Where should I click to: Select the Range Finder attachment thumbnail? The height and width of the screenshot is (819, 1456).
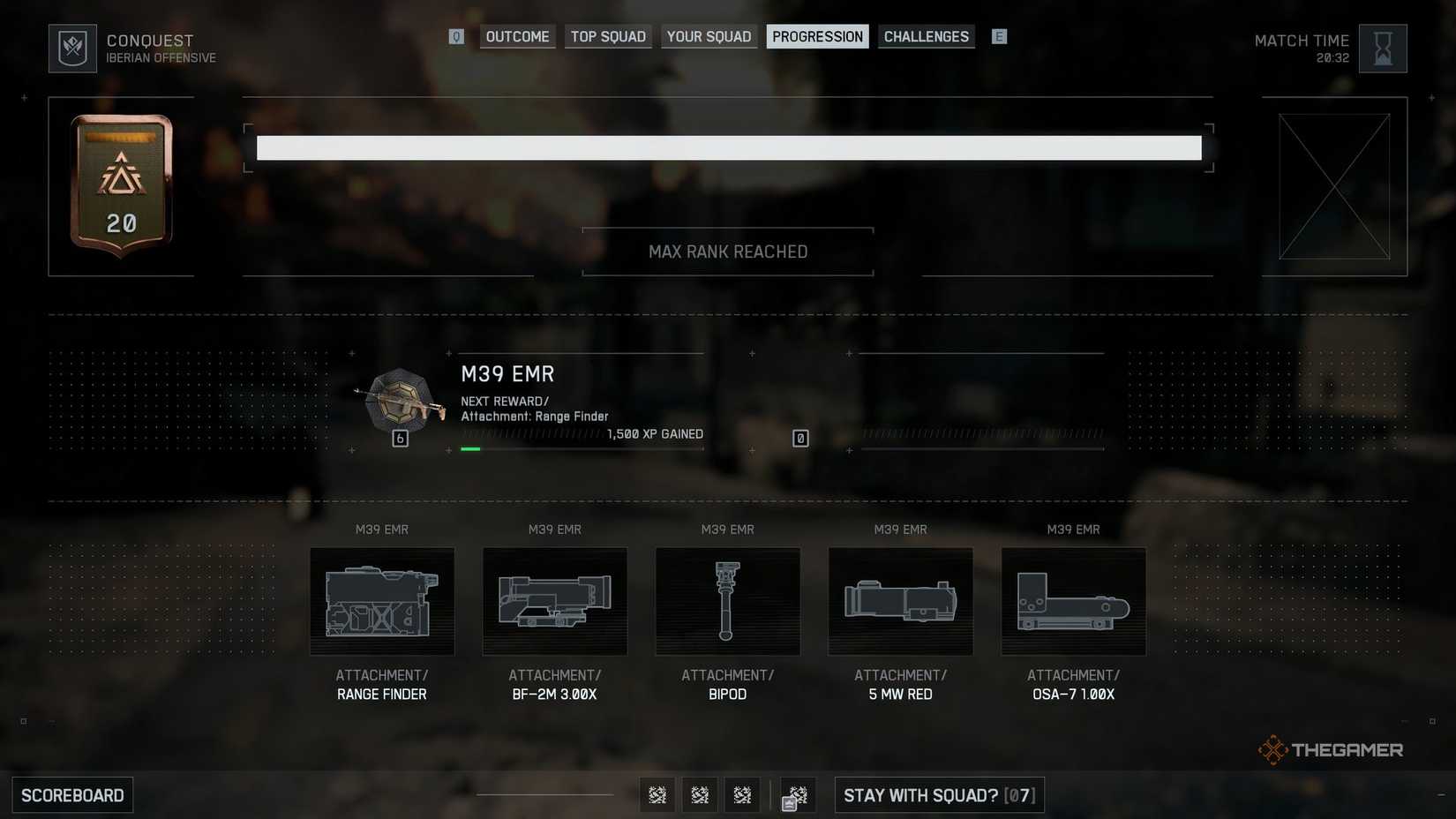381,602
